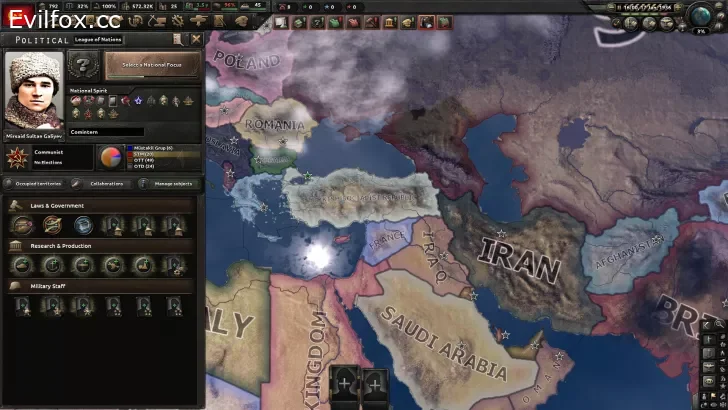Select the first Laws & Government slot

click(x=22, y=225)
